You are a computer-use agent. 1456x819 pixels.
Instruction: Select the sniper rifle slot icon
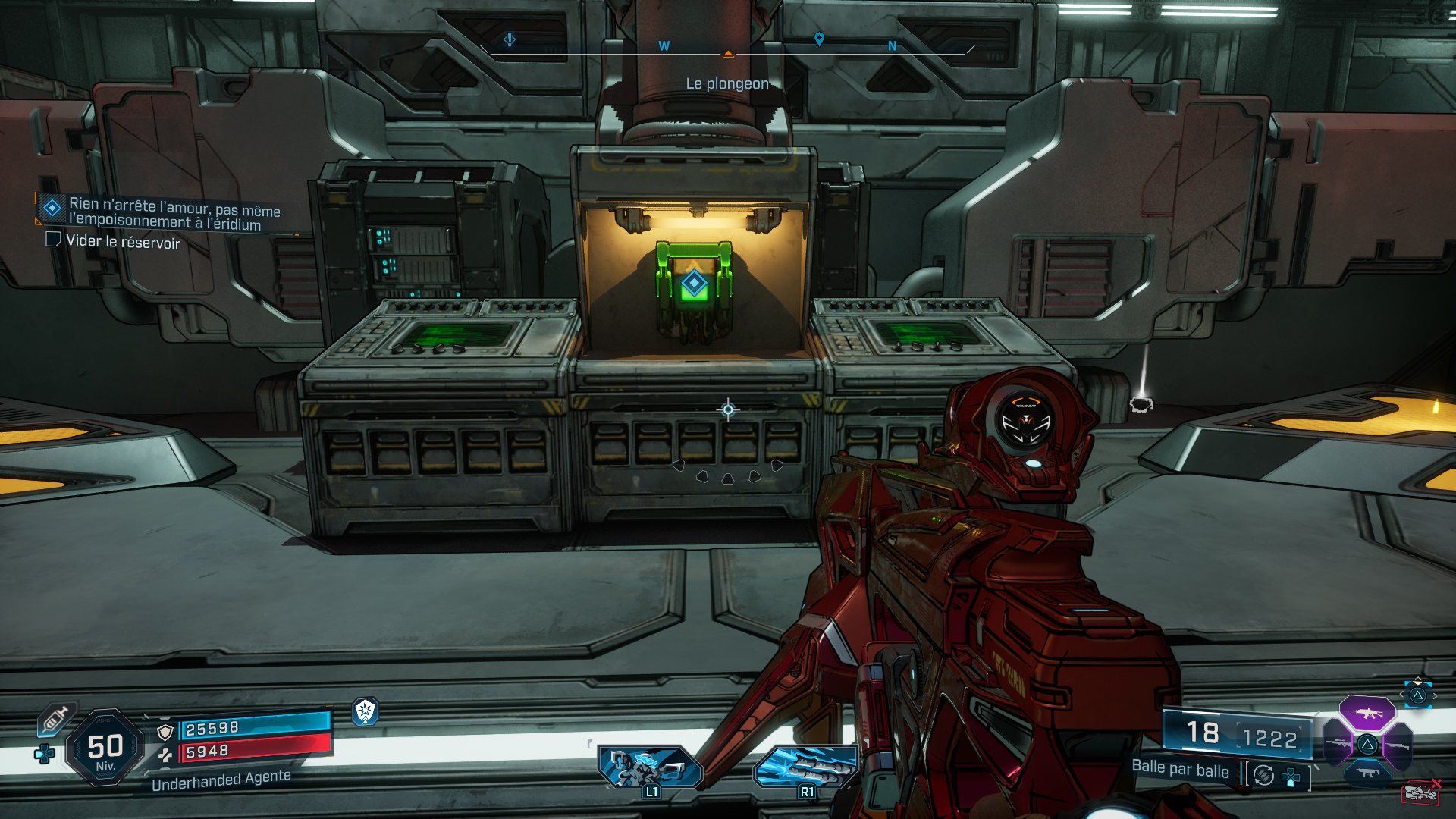point(1338,743)
